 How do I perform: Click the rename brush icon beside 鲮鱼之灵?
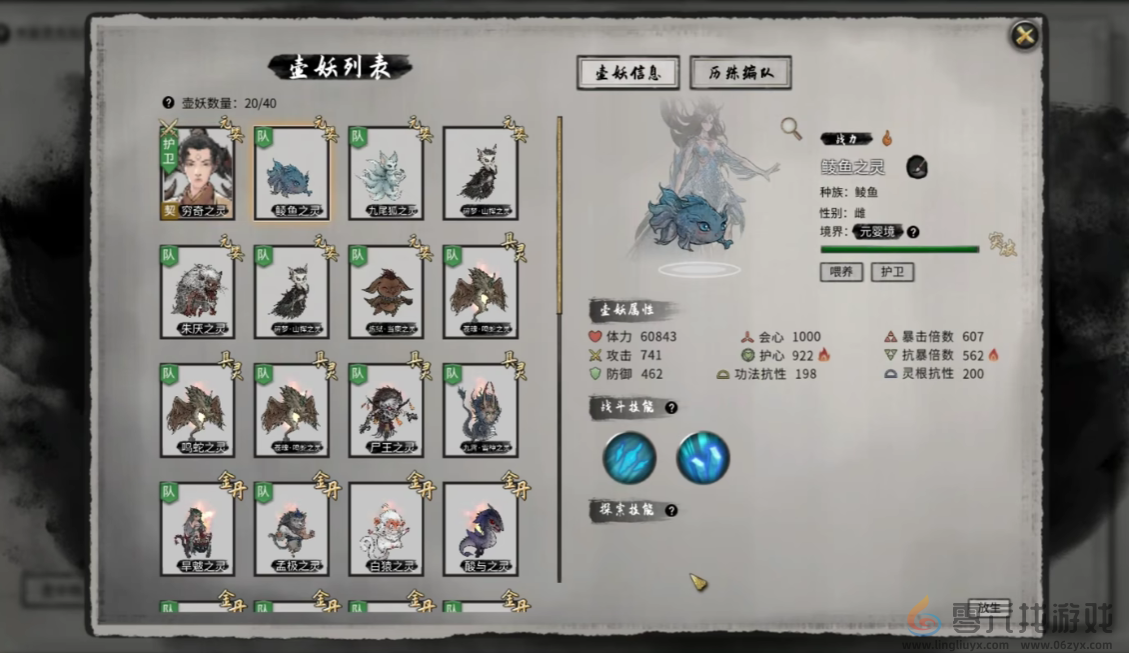pyautogui.click(x=917, y=167)
